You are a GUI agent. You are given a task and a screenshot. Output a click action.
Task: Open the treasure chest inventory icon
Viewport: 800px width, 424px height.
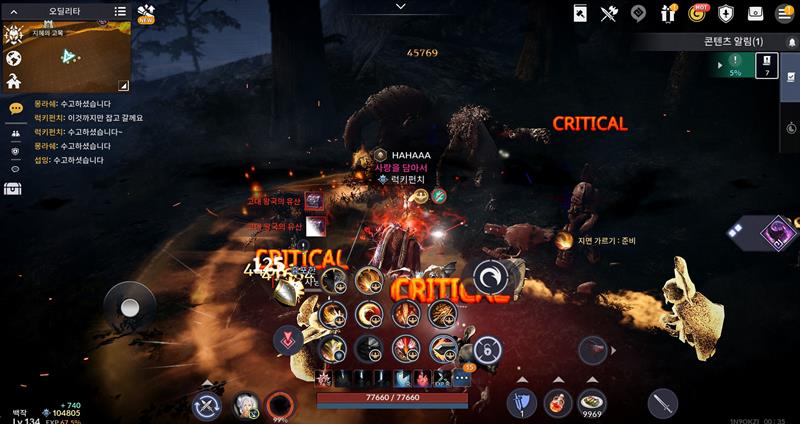14,188
